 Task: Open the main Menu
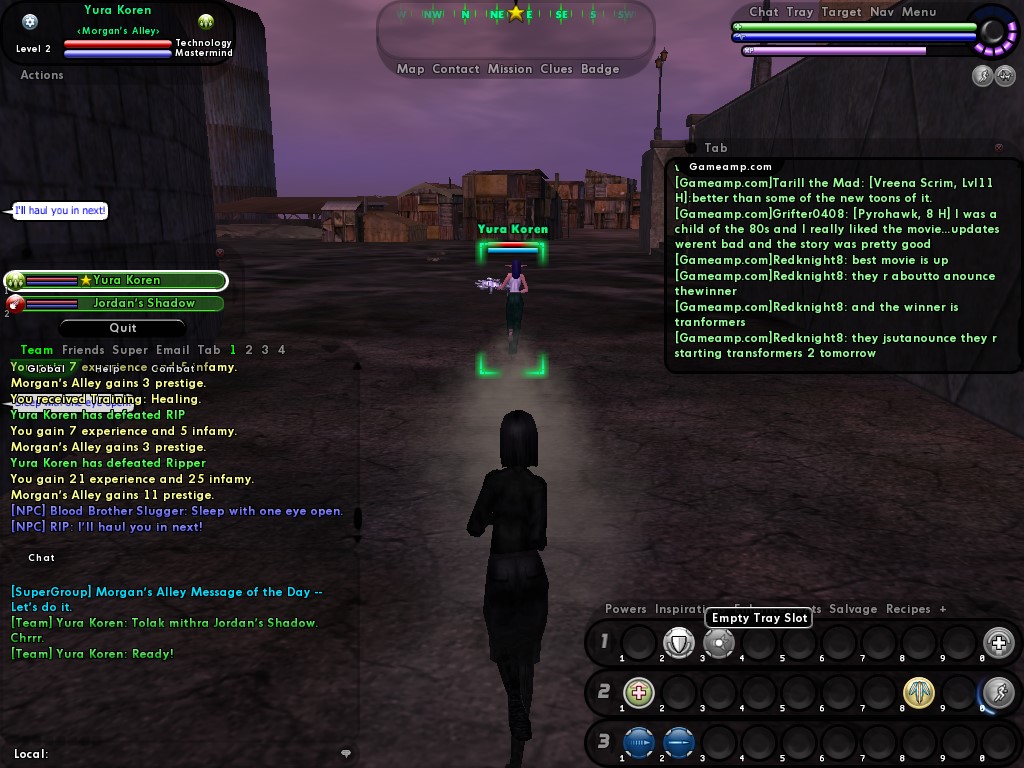[x=919, y=12]
